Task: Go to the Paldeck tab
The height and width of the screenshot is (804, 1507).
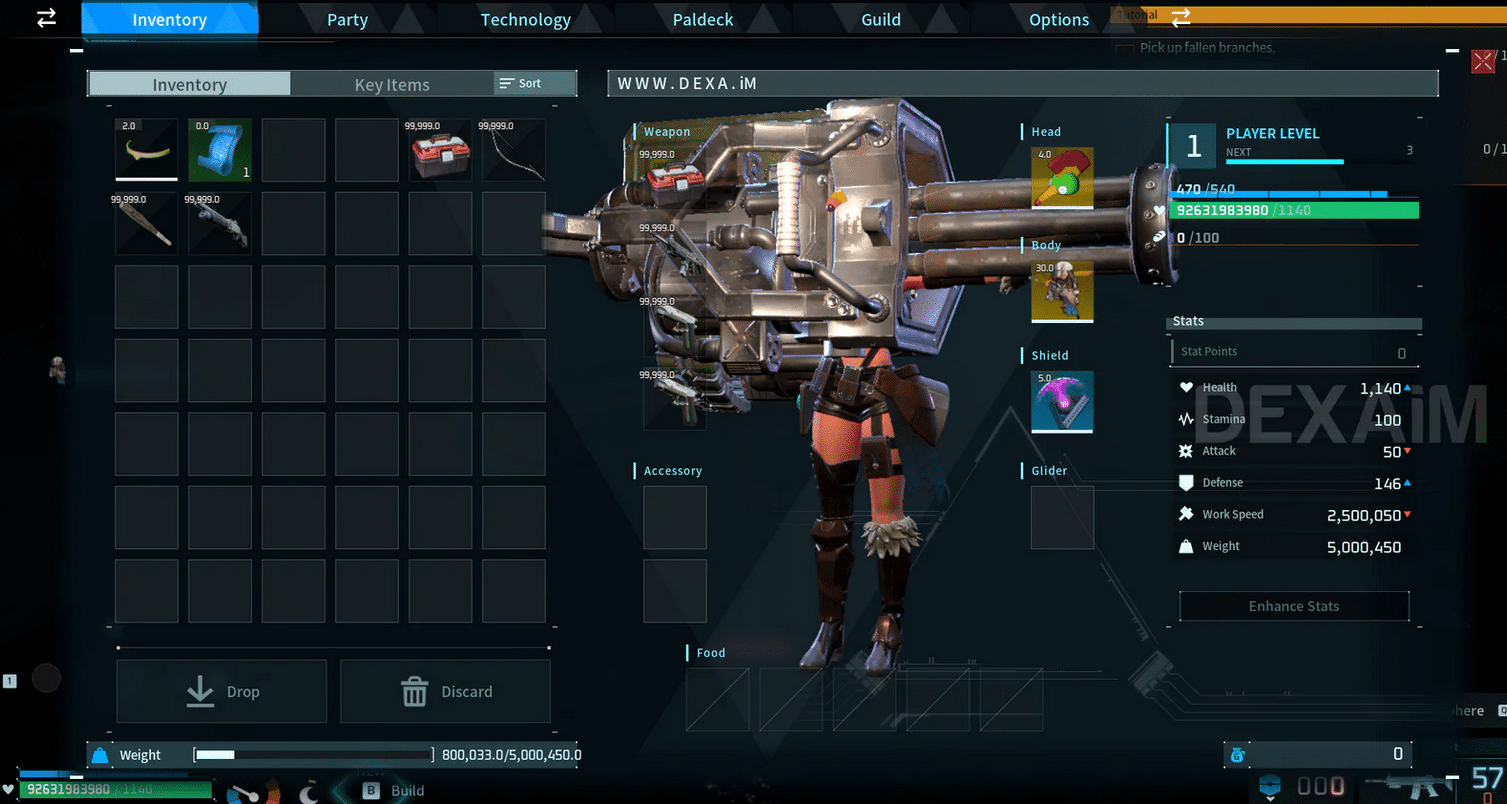Action: point(703,20)
